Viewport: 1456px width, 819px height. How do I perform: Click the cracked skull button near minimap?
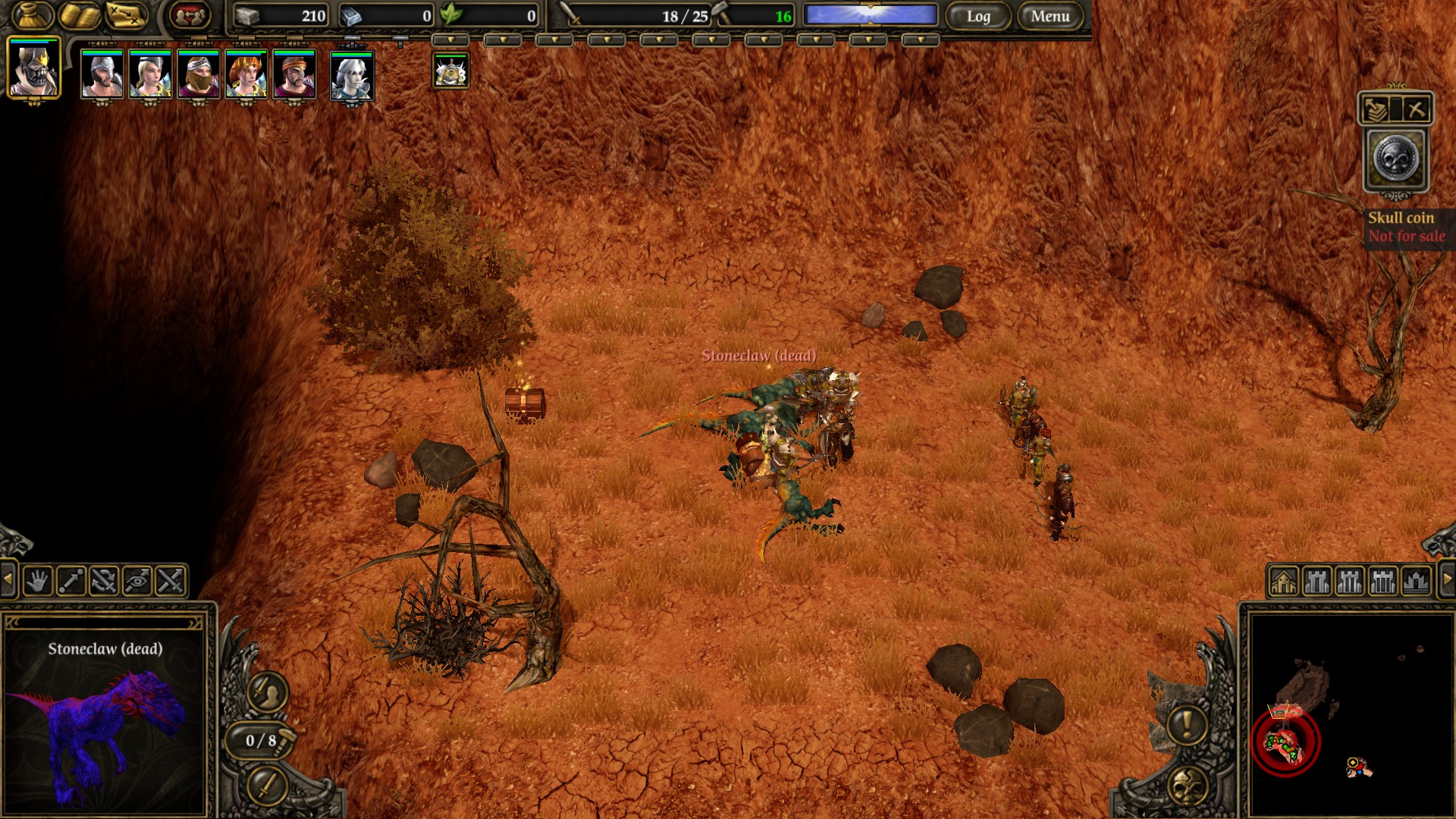pyautogui.click(x=1188, y=786)
